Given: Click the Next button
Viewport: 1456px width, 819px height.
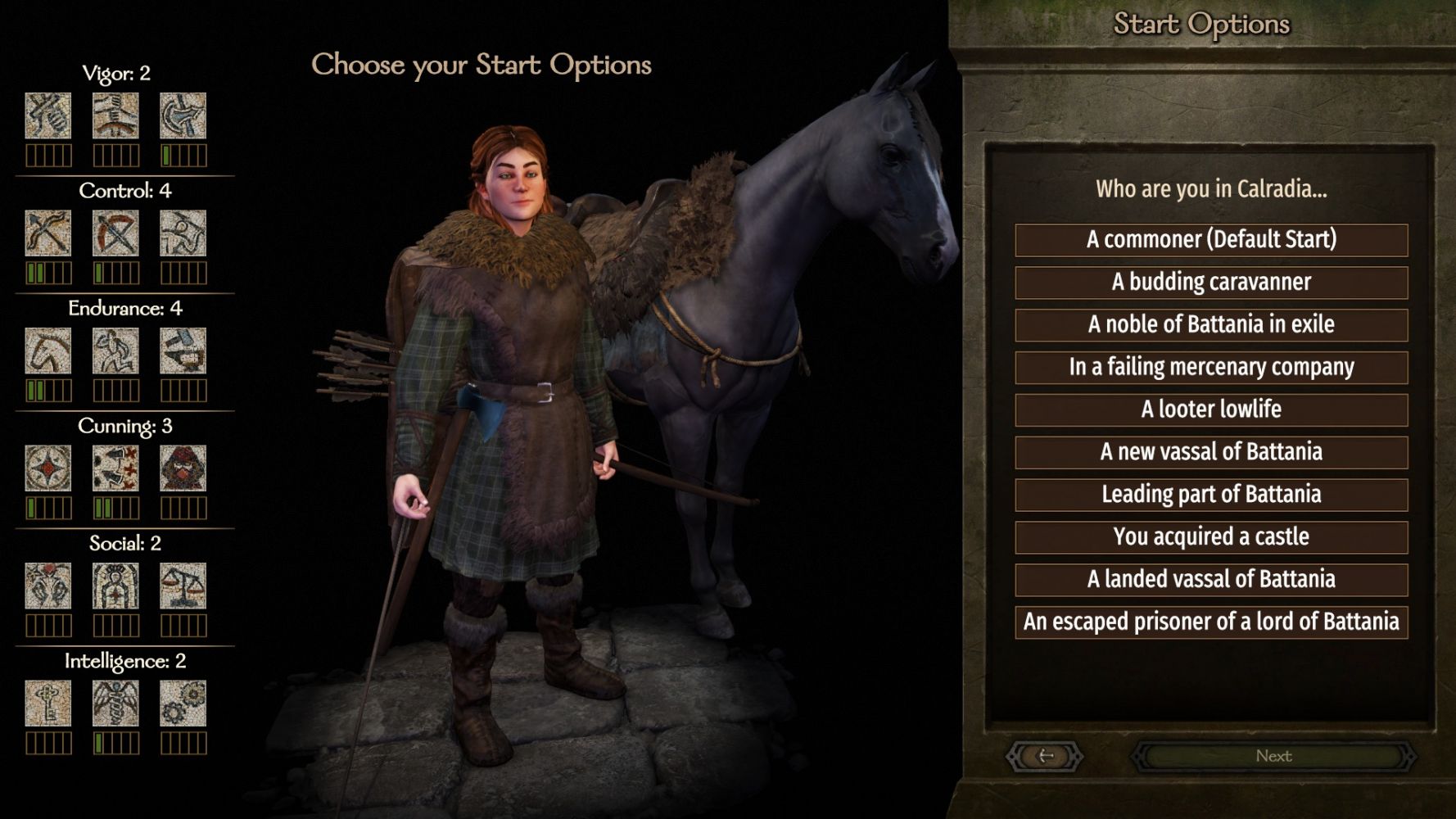Looking at the screenshot, I should [x=1273, y=757].
